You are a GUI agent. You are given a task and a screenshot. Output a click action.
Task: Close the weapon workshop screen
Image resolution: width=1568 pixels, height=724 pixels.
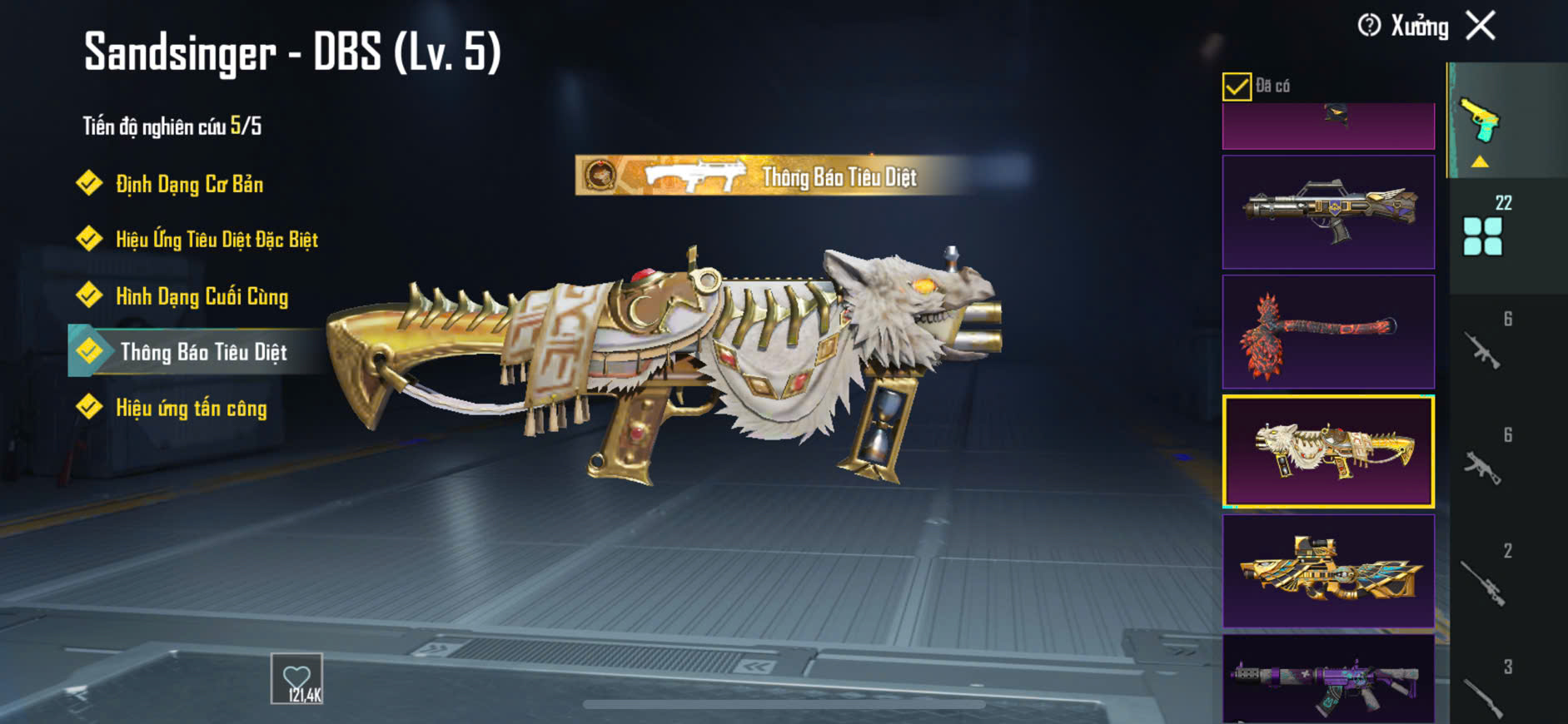[x=1481, y=26]
